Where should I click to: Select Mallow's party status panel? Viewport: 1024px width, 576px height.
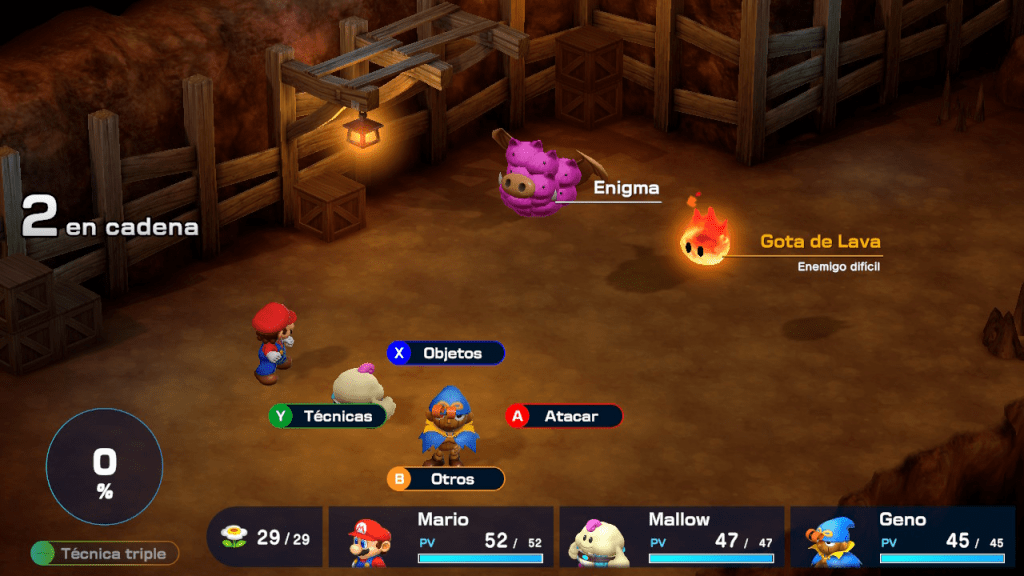[671, 537]
